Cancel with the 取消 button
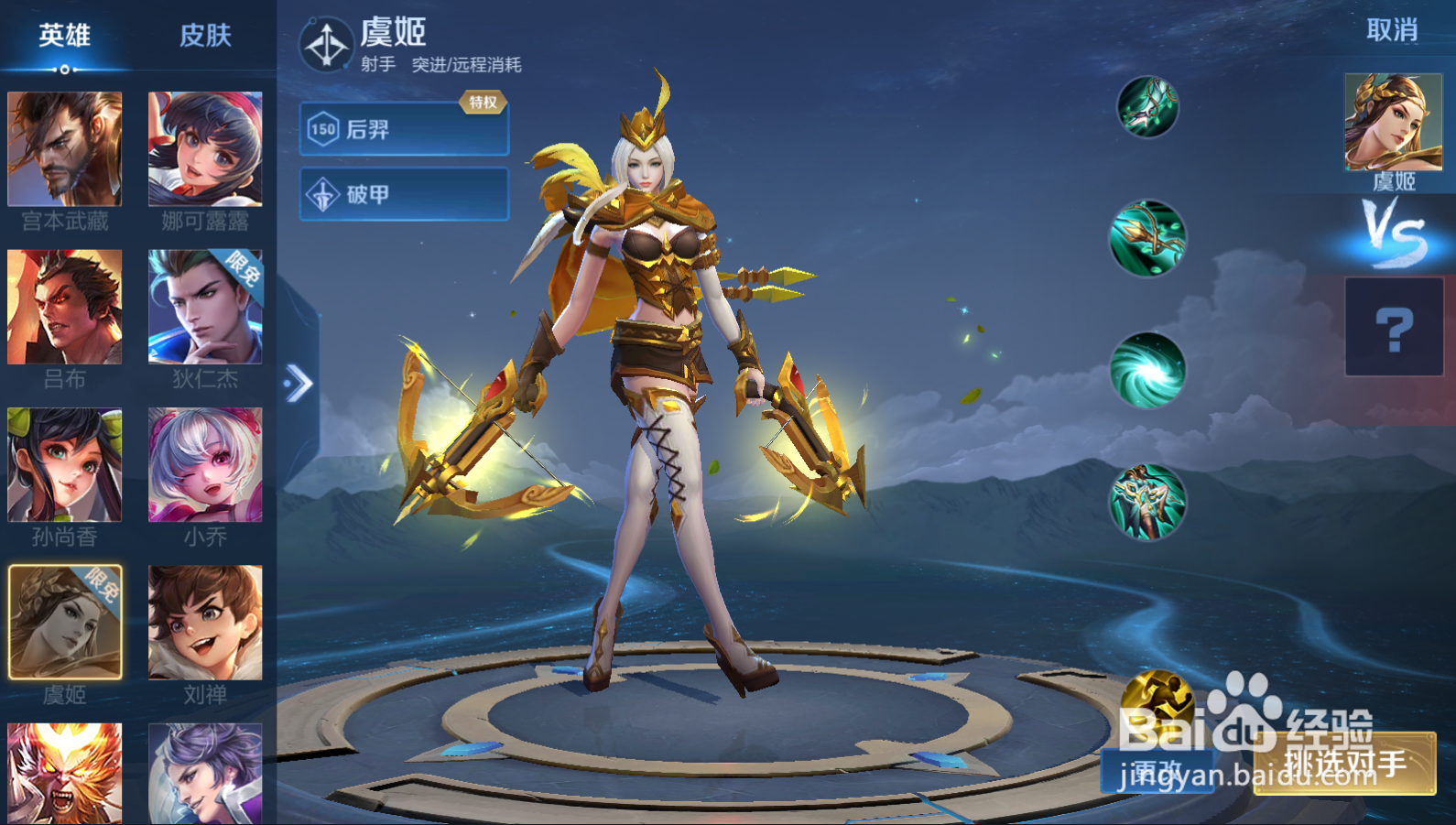1456x825 pixels. point(1391,30)
